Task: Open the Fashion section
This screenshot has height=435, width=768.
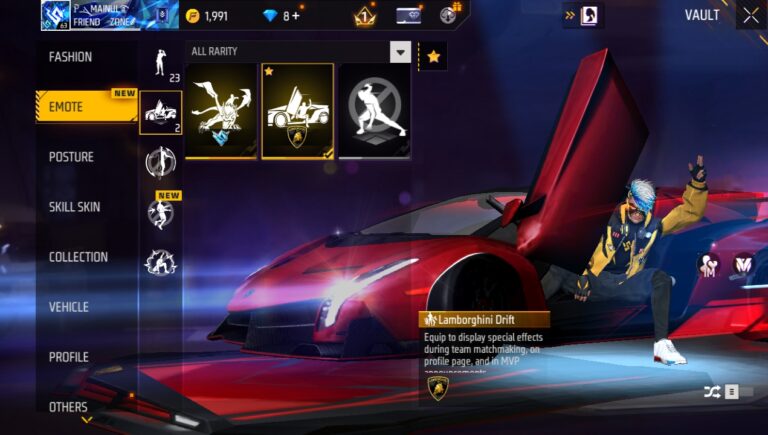Action: [71, 57]
